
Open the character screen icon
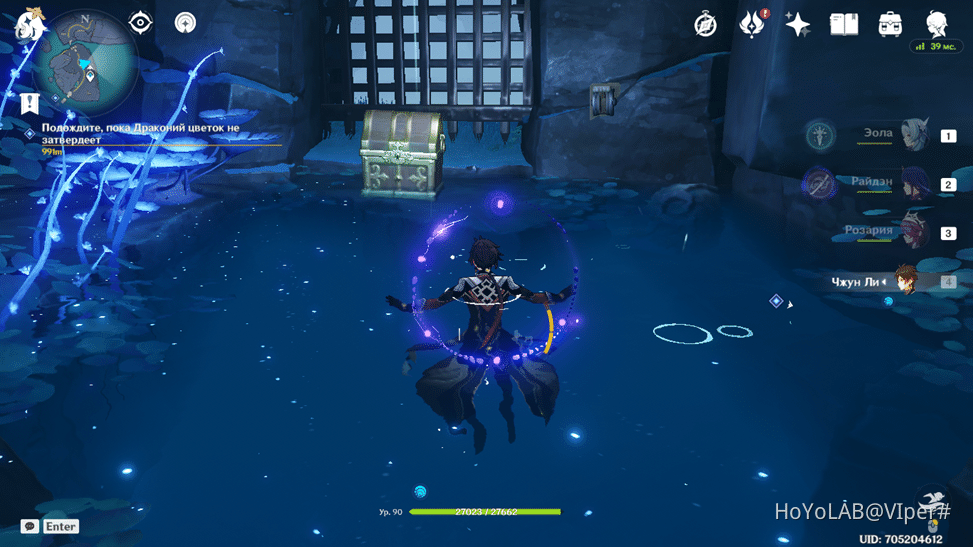pyautogui.click(x=937, y=24)
